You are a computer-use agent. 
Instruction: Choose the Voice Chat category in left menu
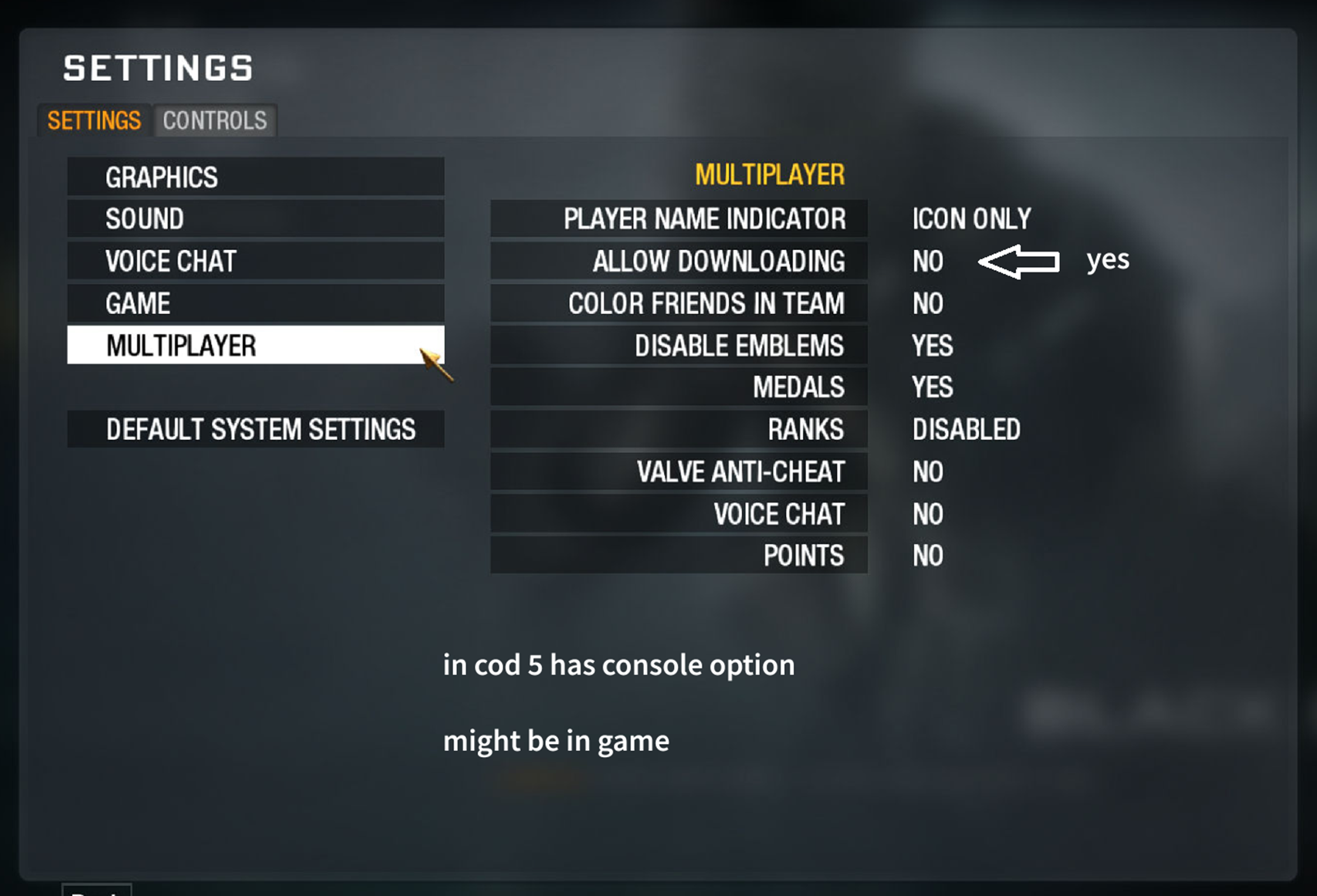[255, 262]
